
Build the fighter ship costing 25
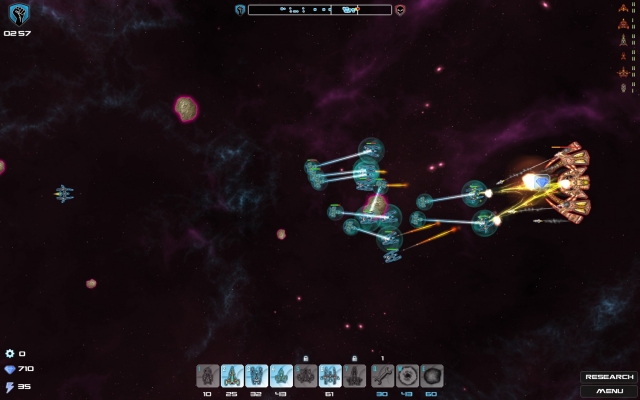coord(232,376)
